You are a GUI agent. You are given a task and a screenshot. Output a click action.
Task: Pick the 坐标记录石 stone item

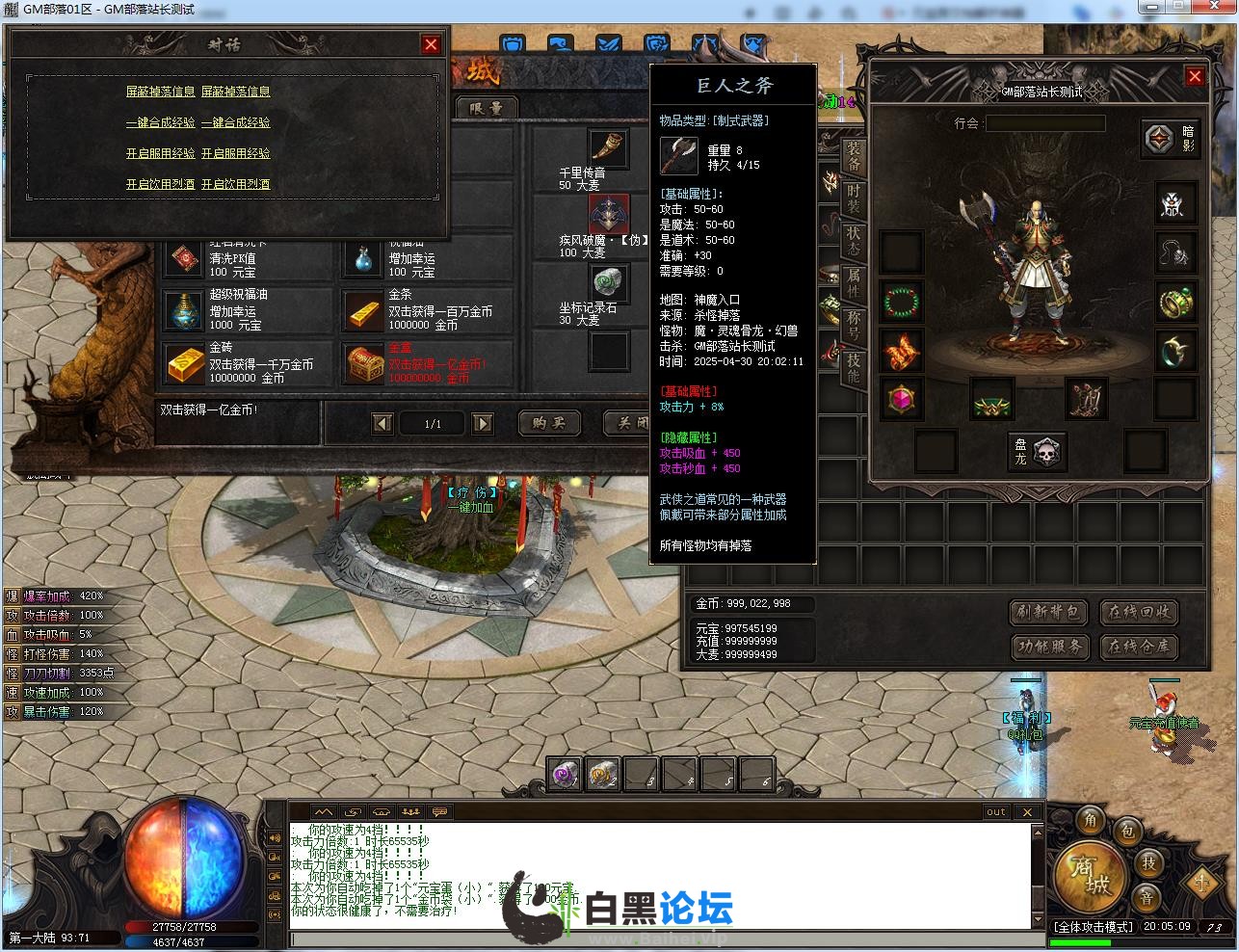pyautogui.click(x=608, y=282)
